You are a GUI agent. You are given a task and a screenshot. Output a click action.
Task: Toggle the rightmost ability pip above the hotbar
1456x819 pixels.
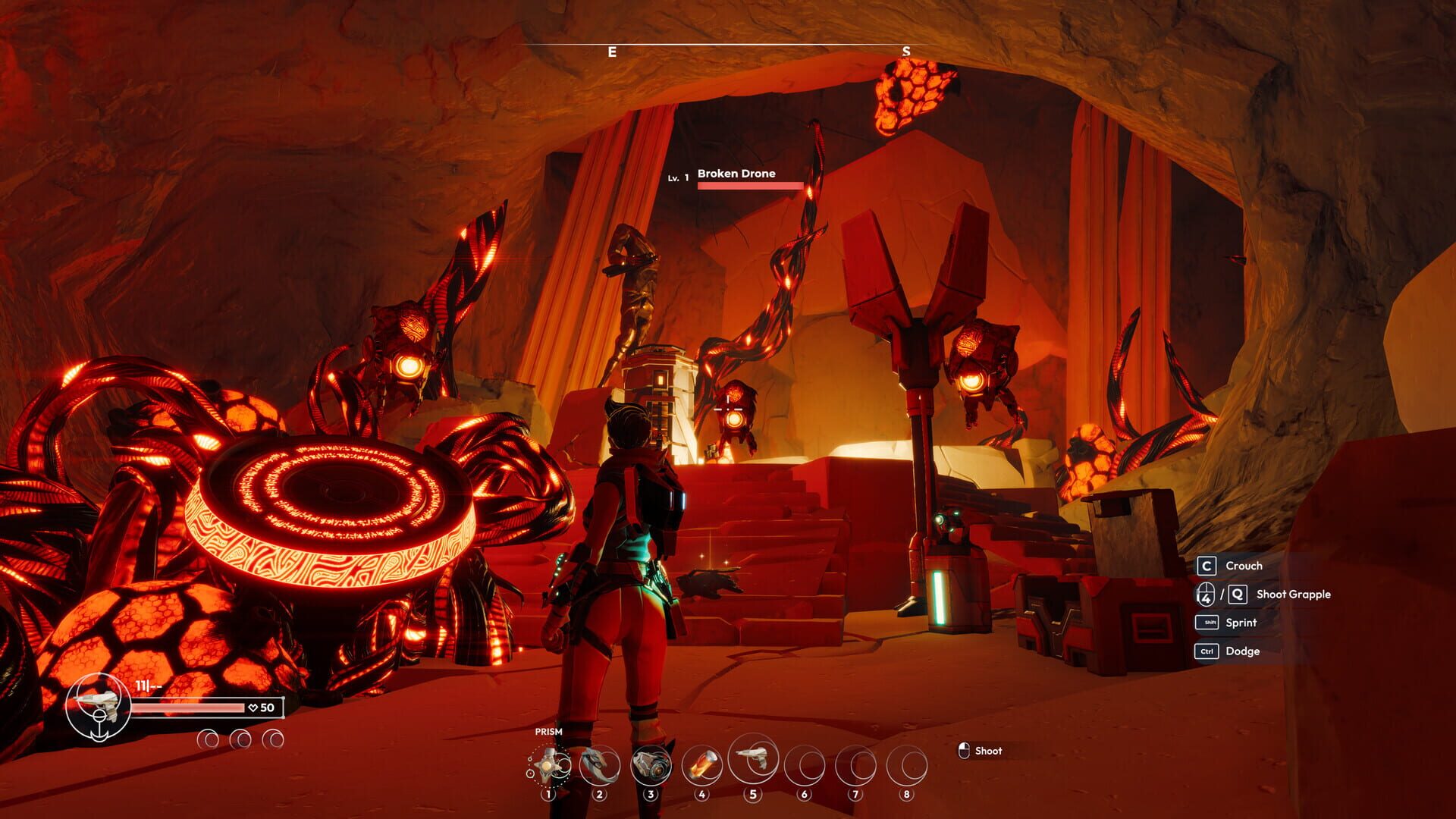tap(274, 737)
